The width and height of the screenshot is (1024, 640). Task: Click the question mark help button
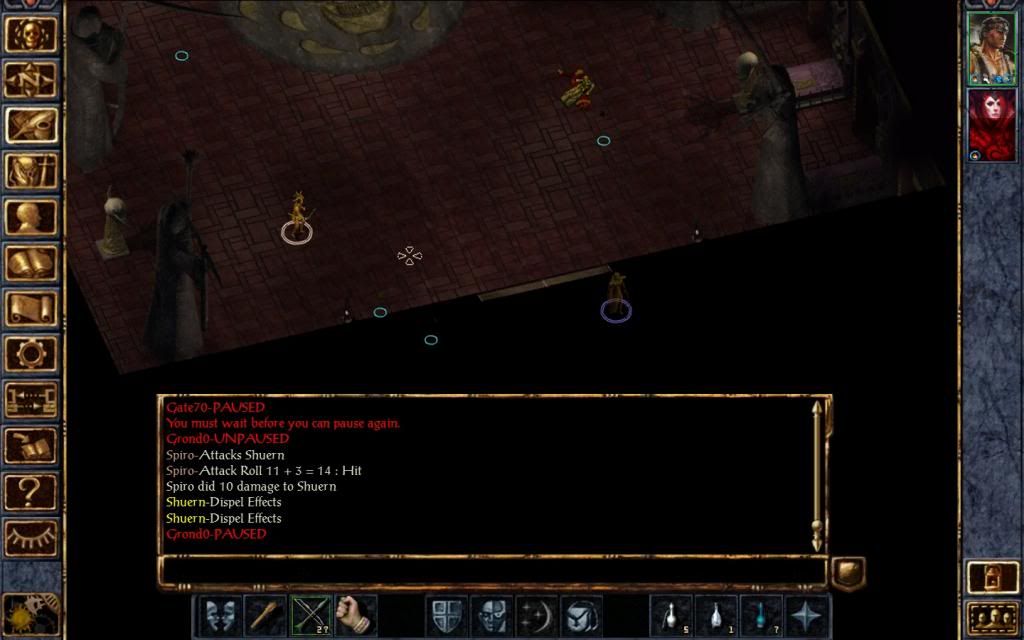31,492
